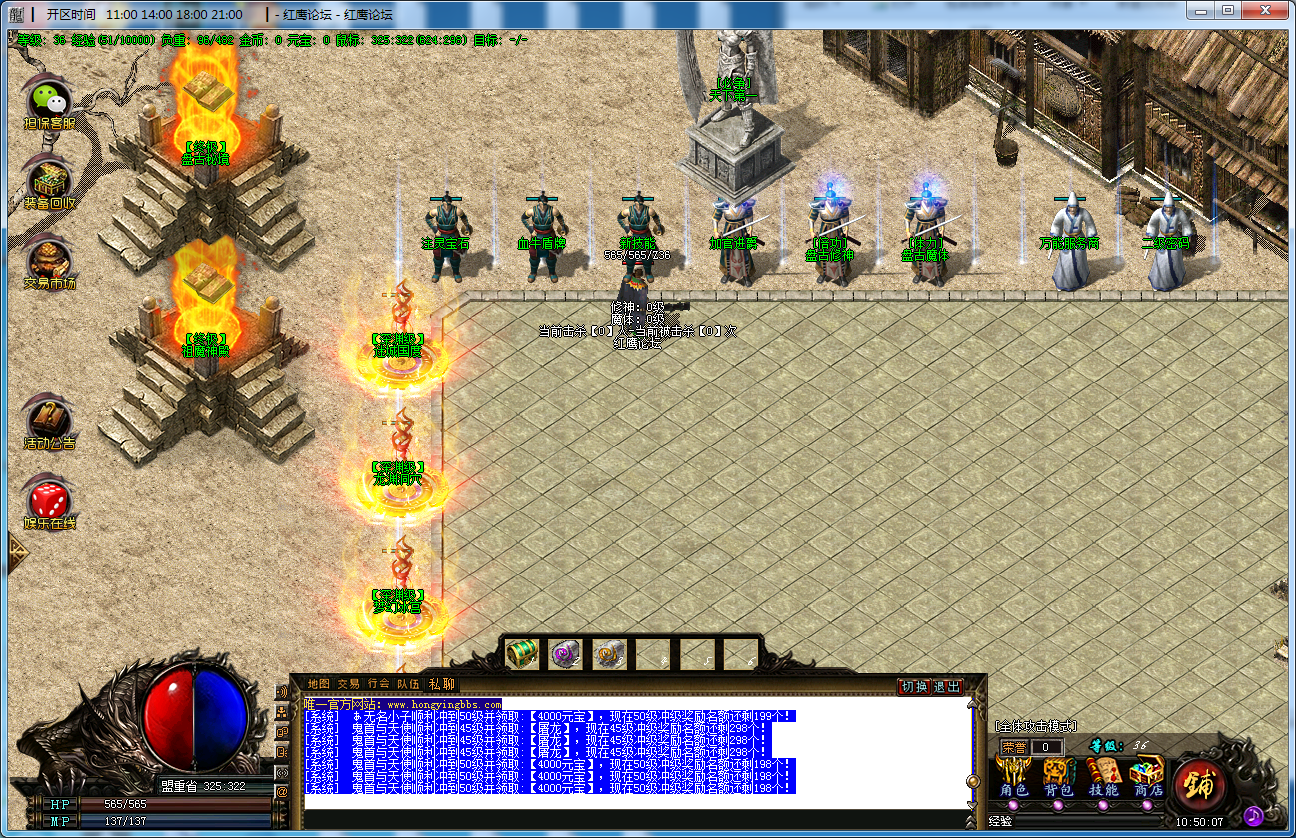Switch to the 交易 chat tab
This screenshot has height=838, width=1296.
[x=348, y=684]
